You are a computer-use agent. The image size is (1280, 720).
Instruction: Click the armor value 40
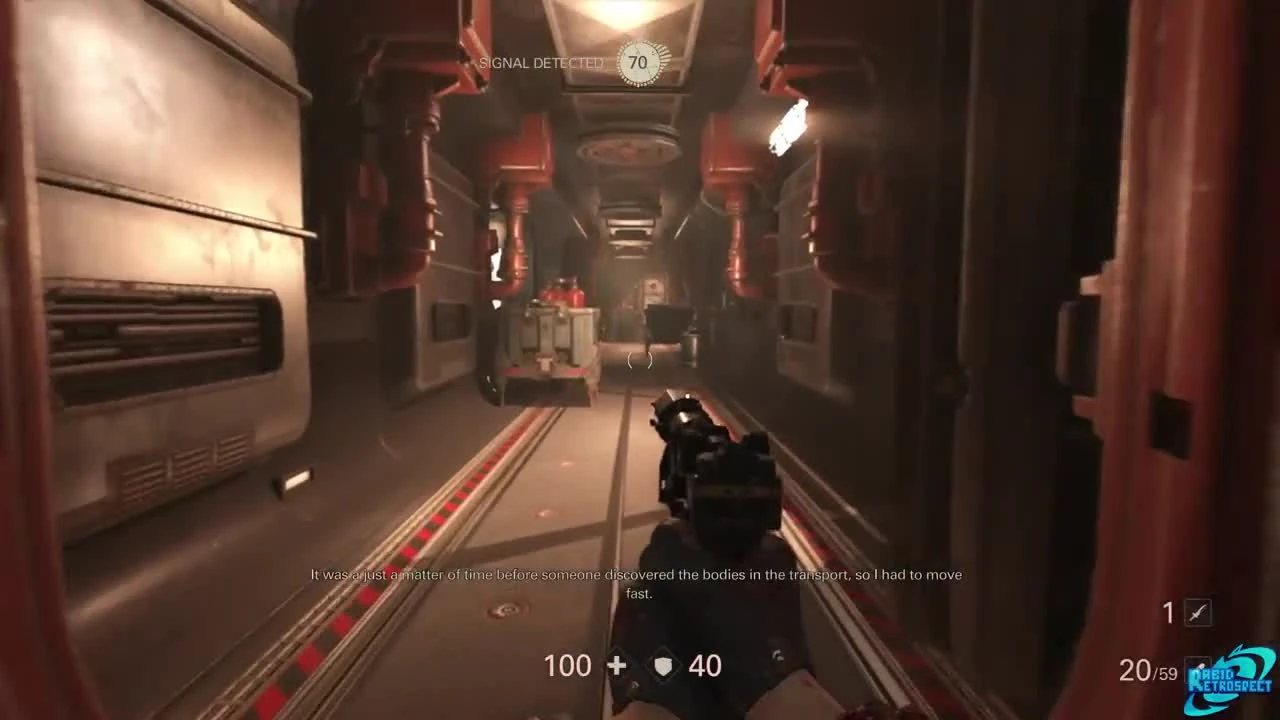coord(708,665)
